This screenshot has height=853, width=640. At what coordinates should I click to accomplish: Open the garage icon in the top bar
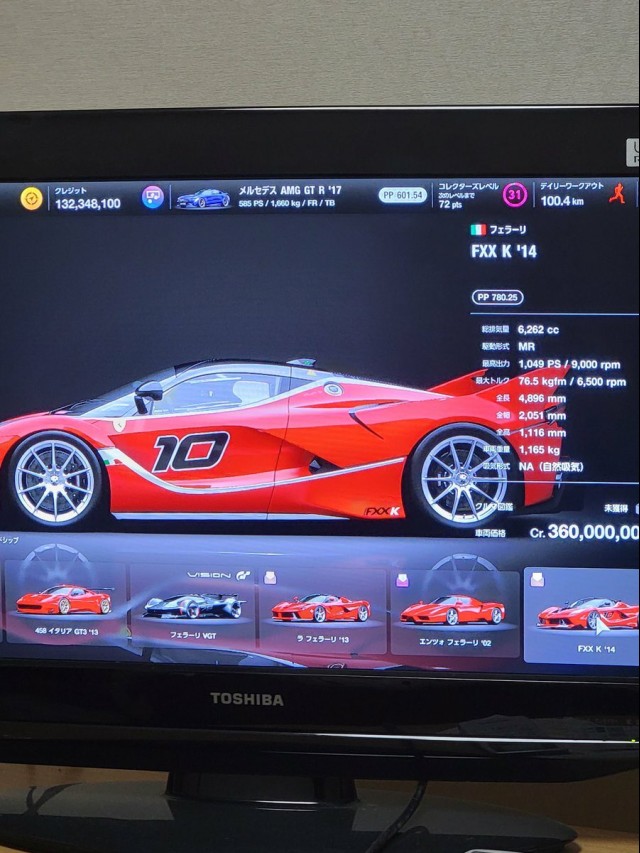coord(153,197)
